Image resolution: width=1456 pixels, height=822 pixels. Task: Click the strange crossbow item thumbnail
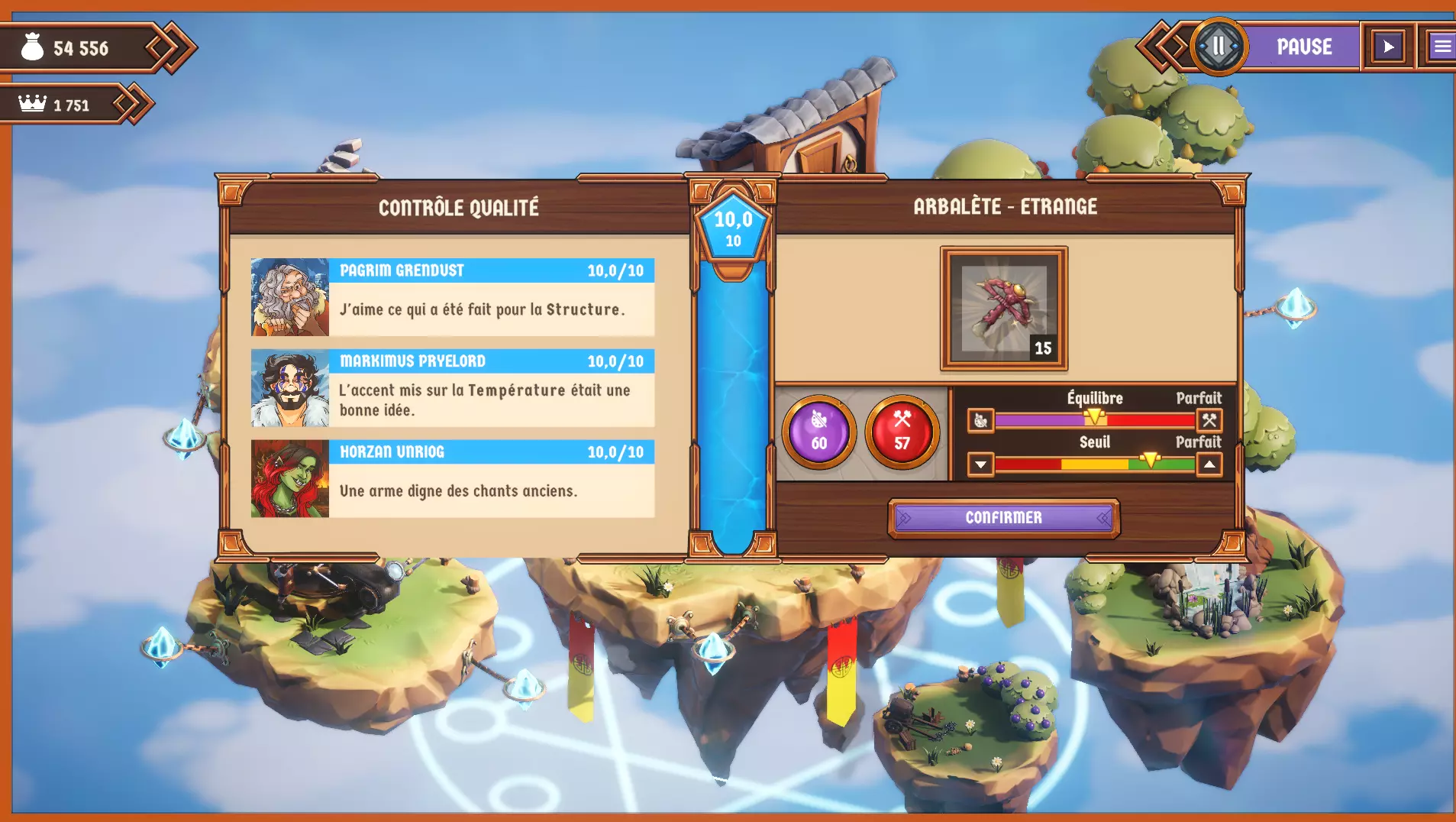click(x=1003, y=308)
